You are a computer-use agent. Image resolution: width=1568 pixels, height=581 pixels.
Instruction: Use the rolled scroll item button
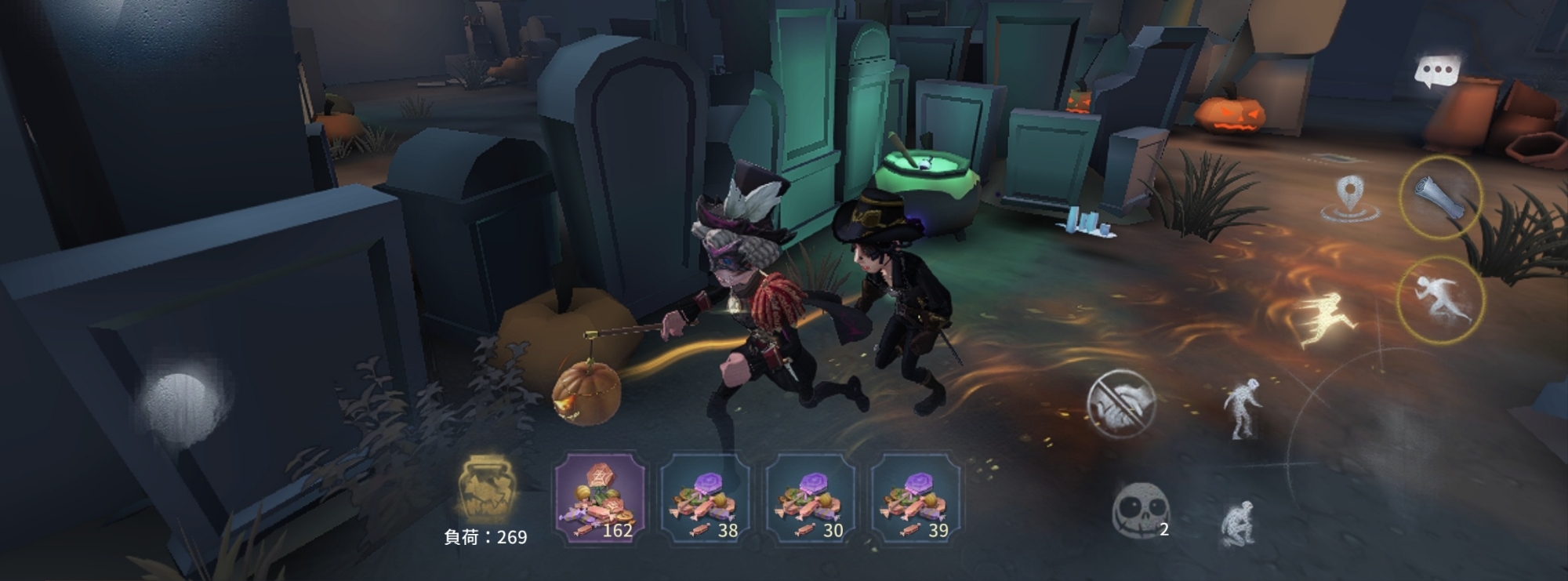1440,197
